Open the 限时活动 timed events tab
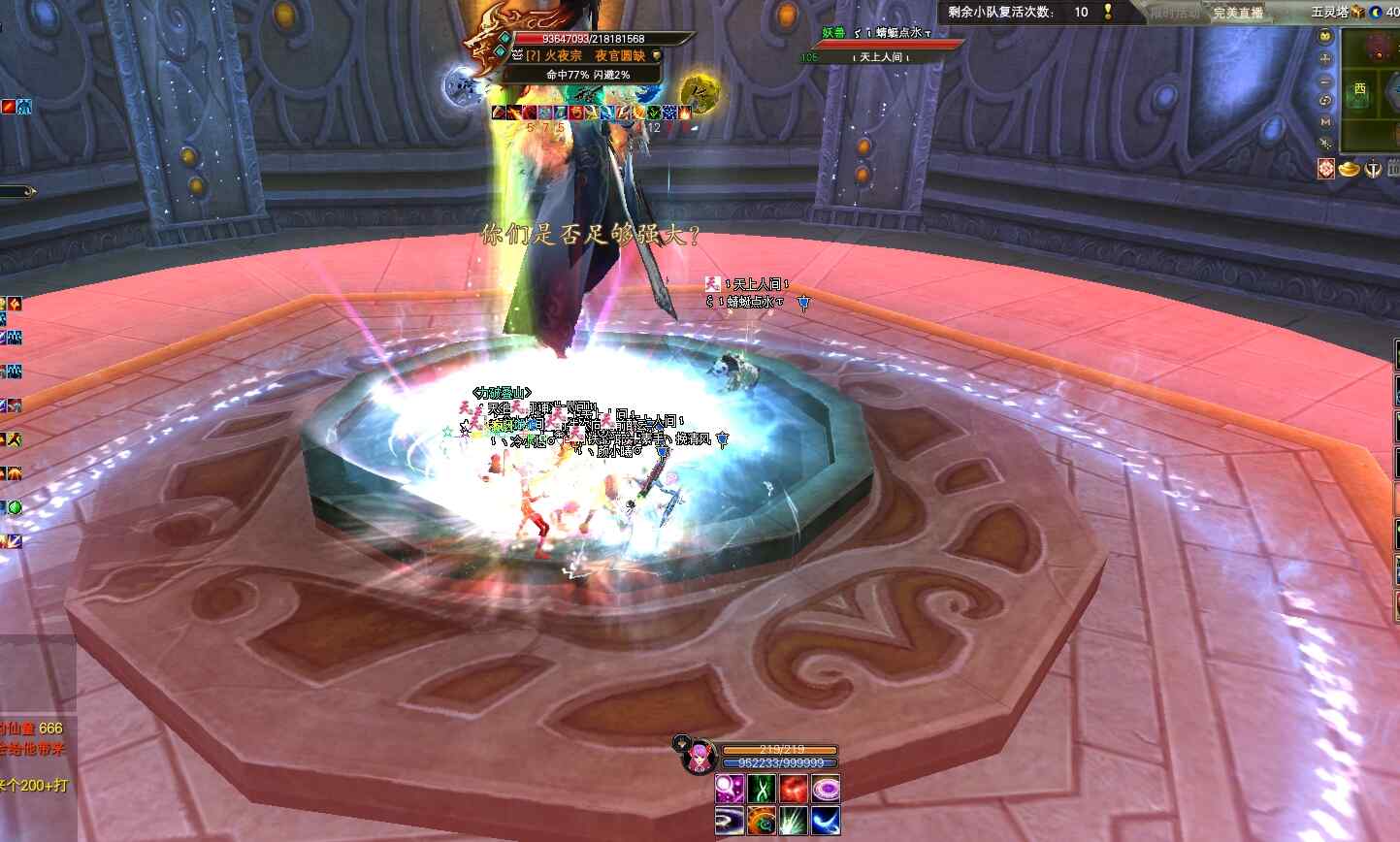This screenshot has height=842, width=1400. [1173, 13]
